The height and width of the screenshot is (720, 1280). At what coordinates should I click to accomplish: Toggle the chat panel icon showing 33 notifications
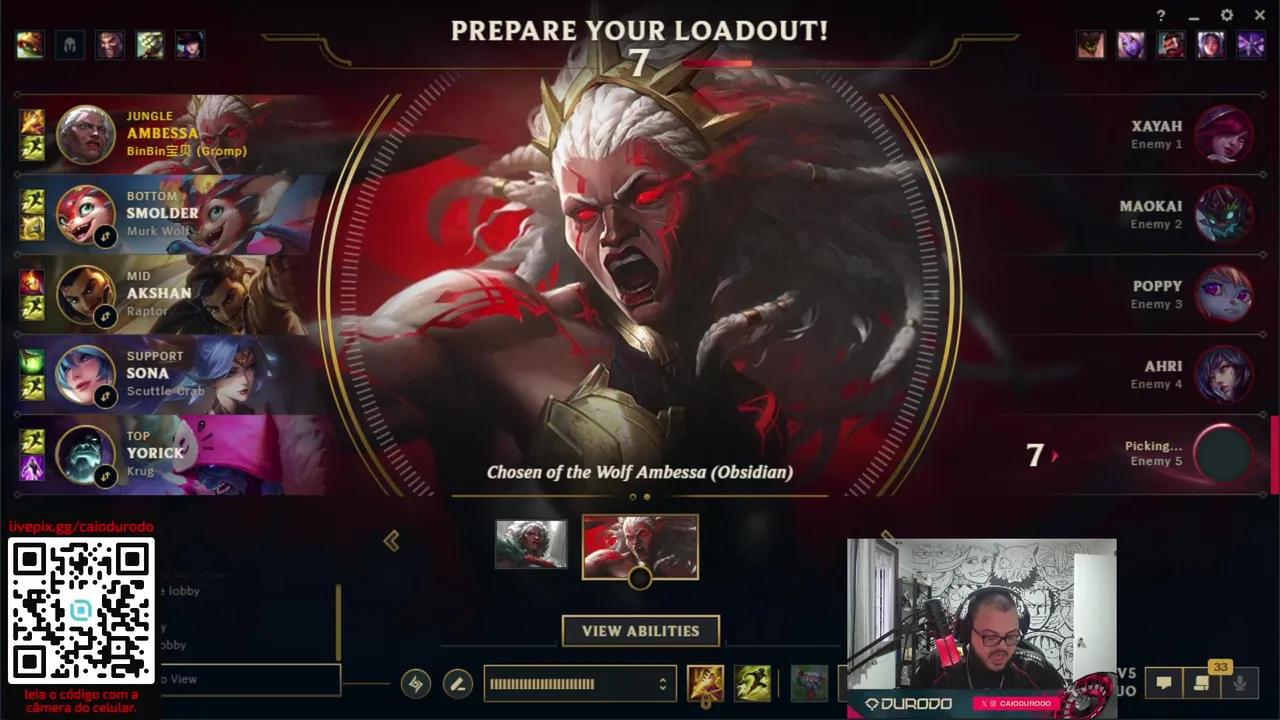pyautogui.click(x=1200, y=682)
